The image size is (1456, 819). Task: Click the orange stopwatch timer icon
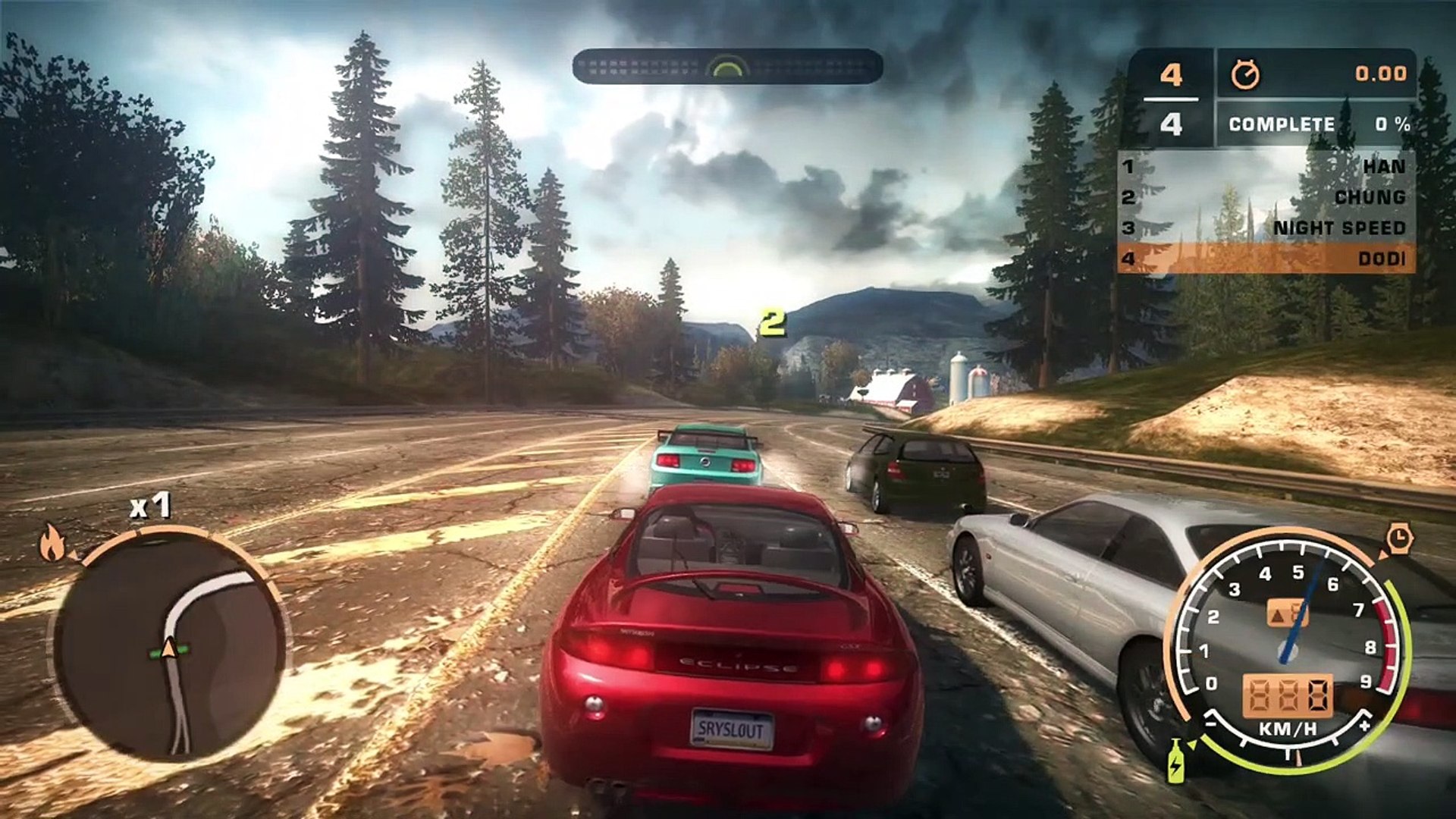(1244, 74)
